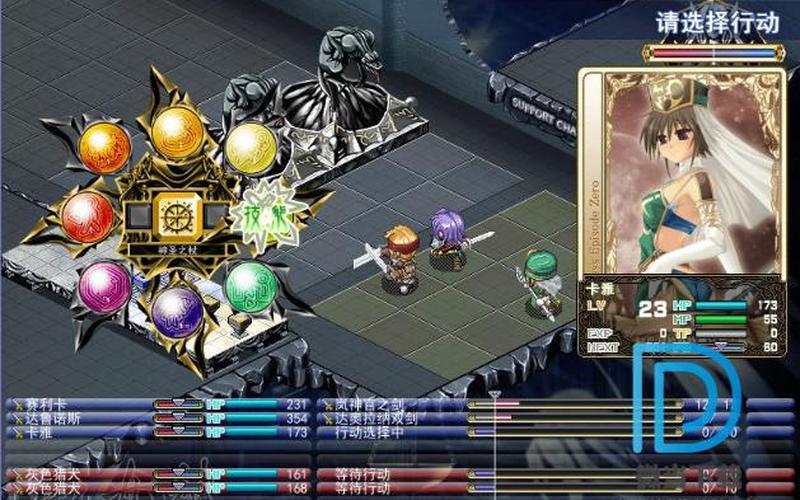Select the green orb command
The width and height of the screenshot is (800, 500).
[x=250, y=287]
